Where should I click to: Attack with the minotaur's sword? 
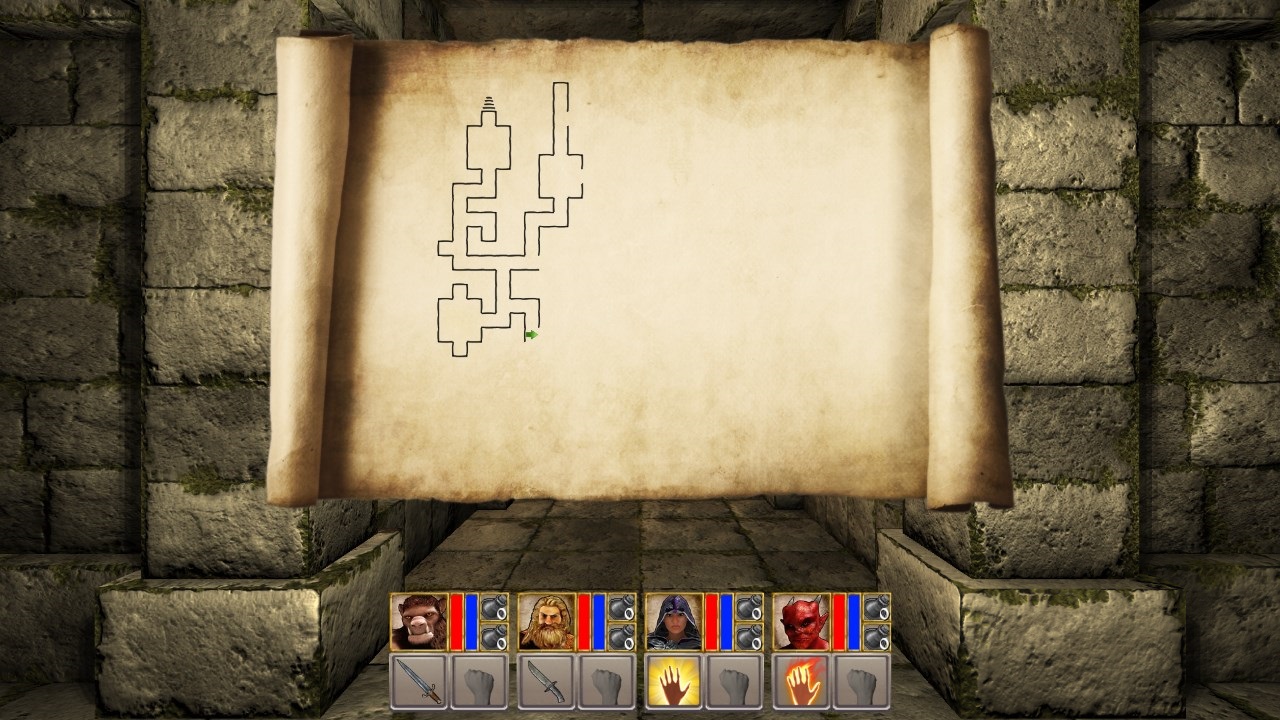tap(415, 680)
